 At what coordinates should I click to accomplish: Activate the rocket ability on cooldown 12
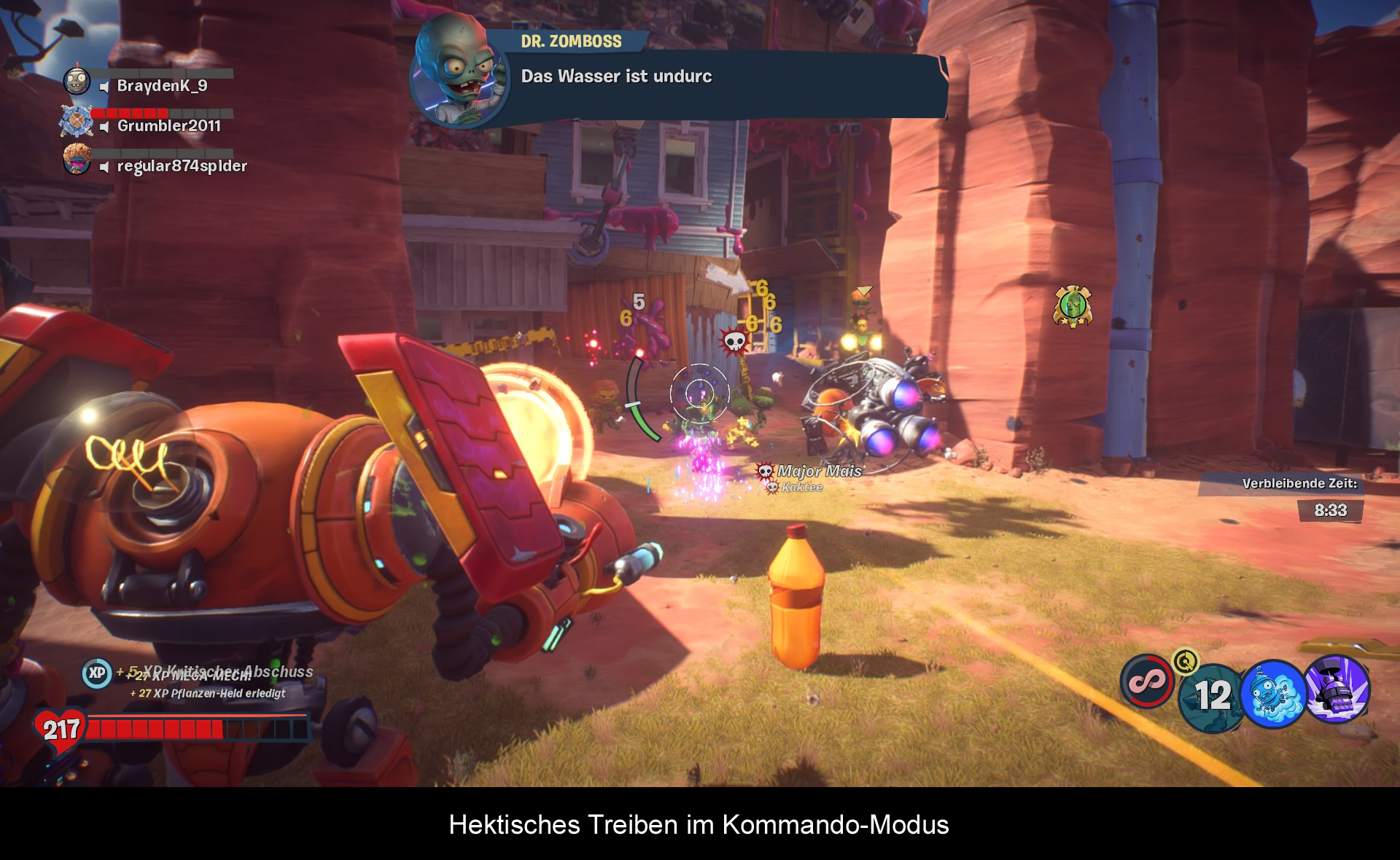tap(1211, 696)
